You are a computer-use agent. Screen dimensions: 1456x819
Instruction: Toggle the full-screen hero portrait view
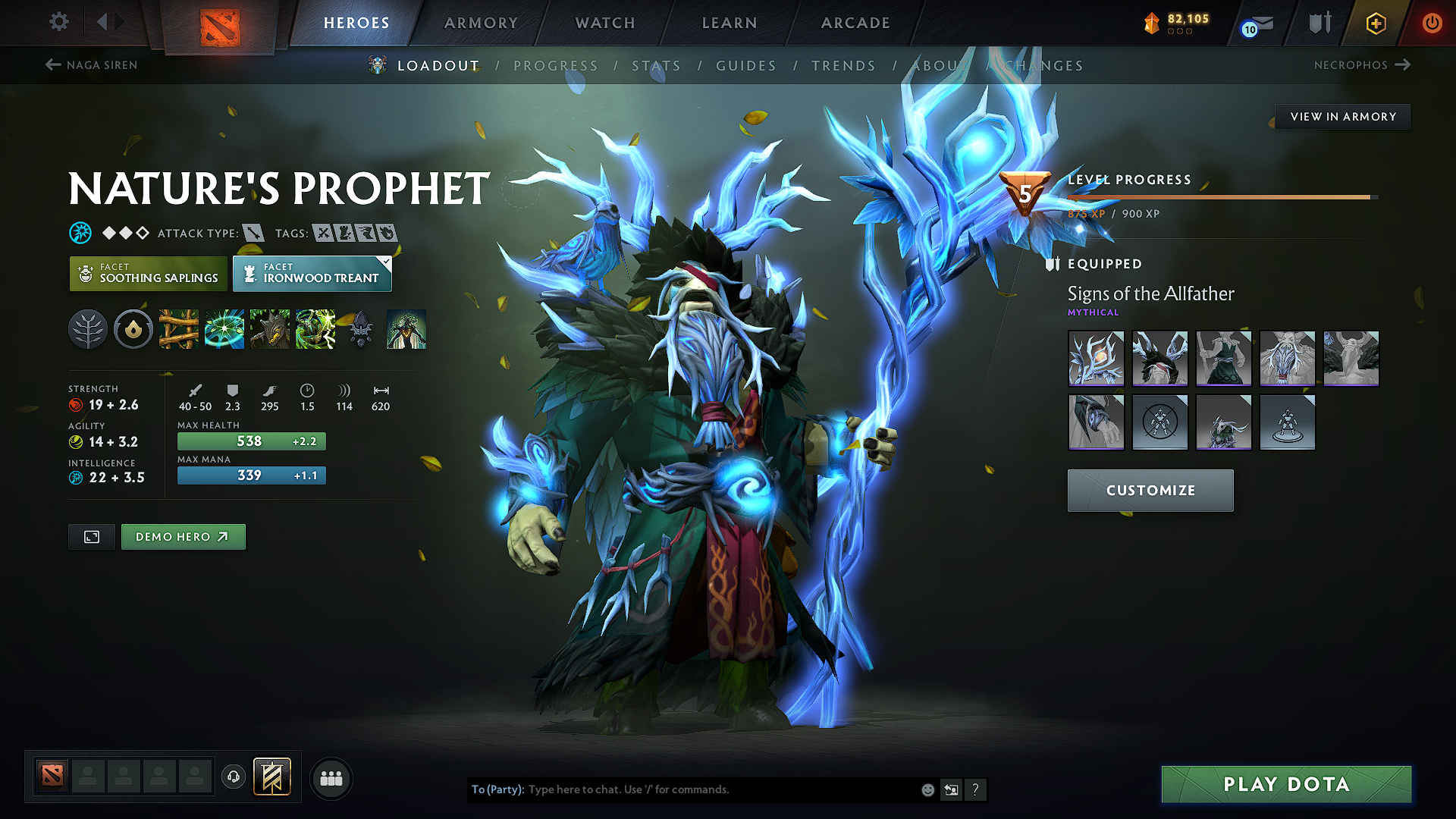(x=91, y=537)
